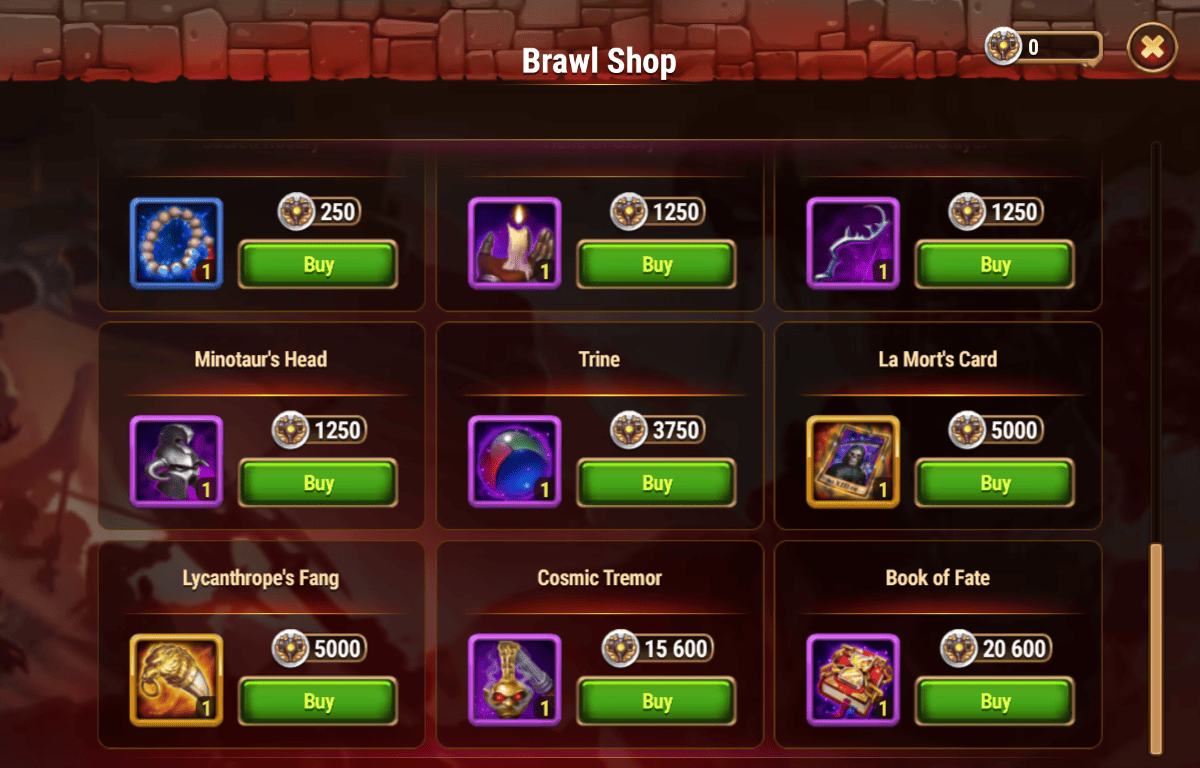Inspect the Cosmic Tremor skull icon
This screenshot has width=1200, height=768.
tap(514, 680)
